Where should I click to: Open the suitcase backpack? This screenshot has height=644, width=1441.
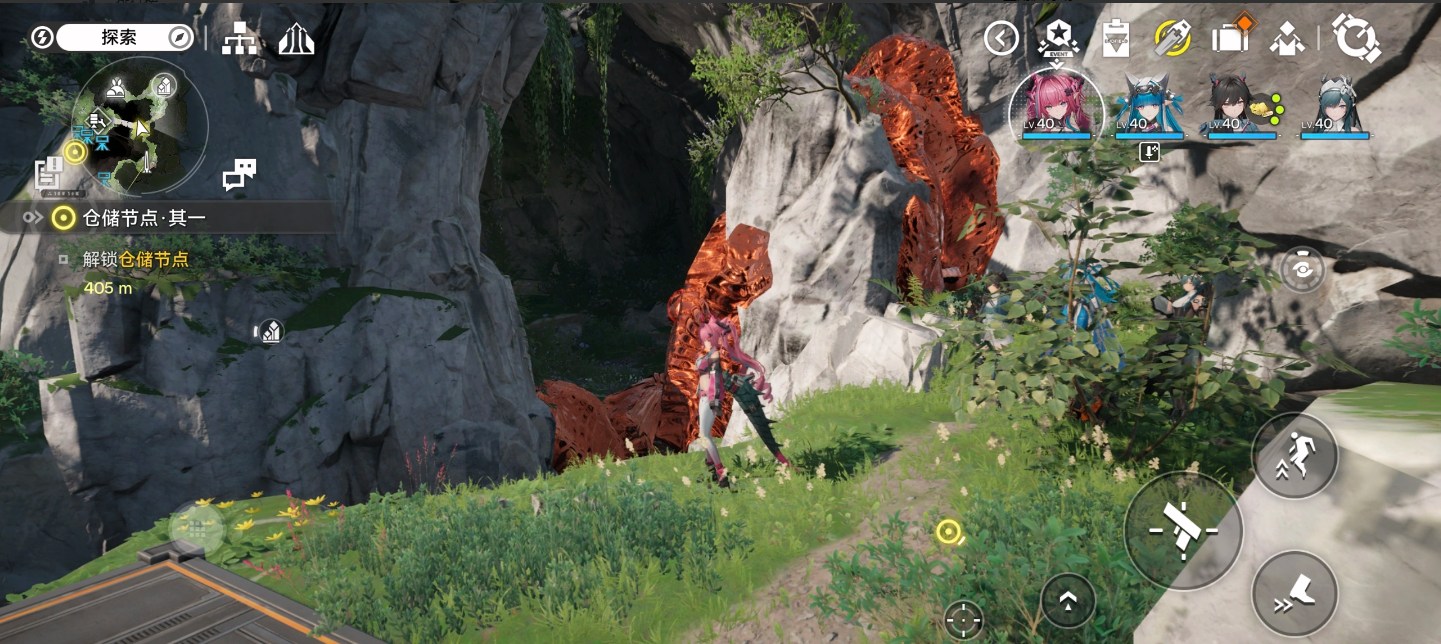coord(1229,37)
